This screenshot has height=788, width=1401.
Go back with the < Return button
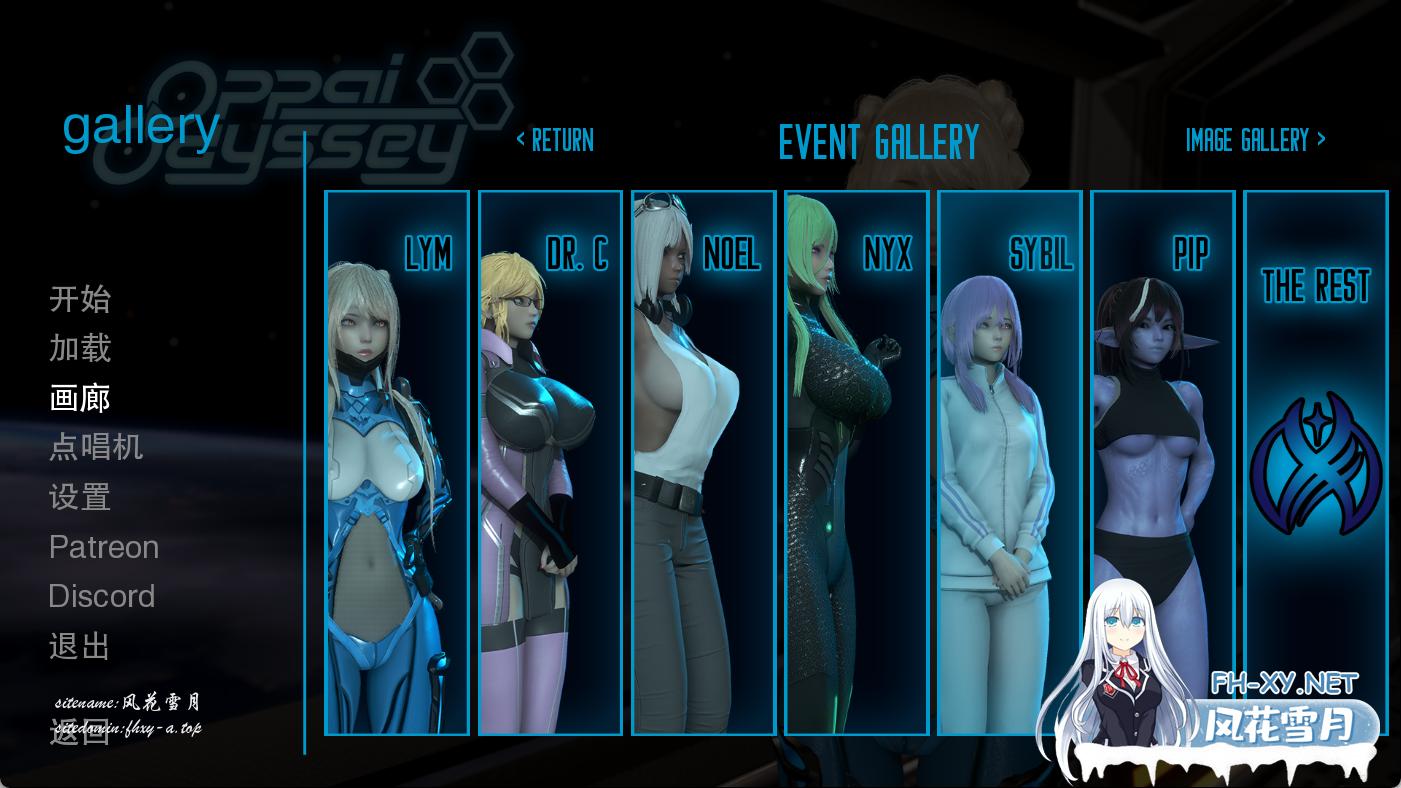click(x=555, y=140)
